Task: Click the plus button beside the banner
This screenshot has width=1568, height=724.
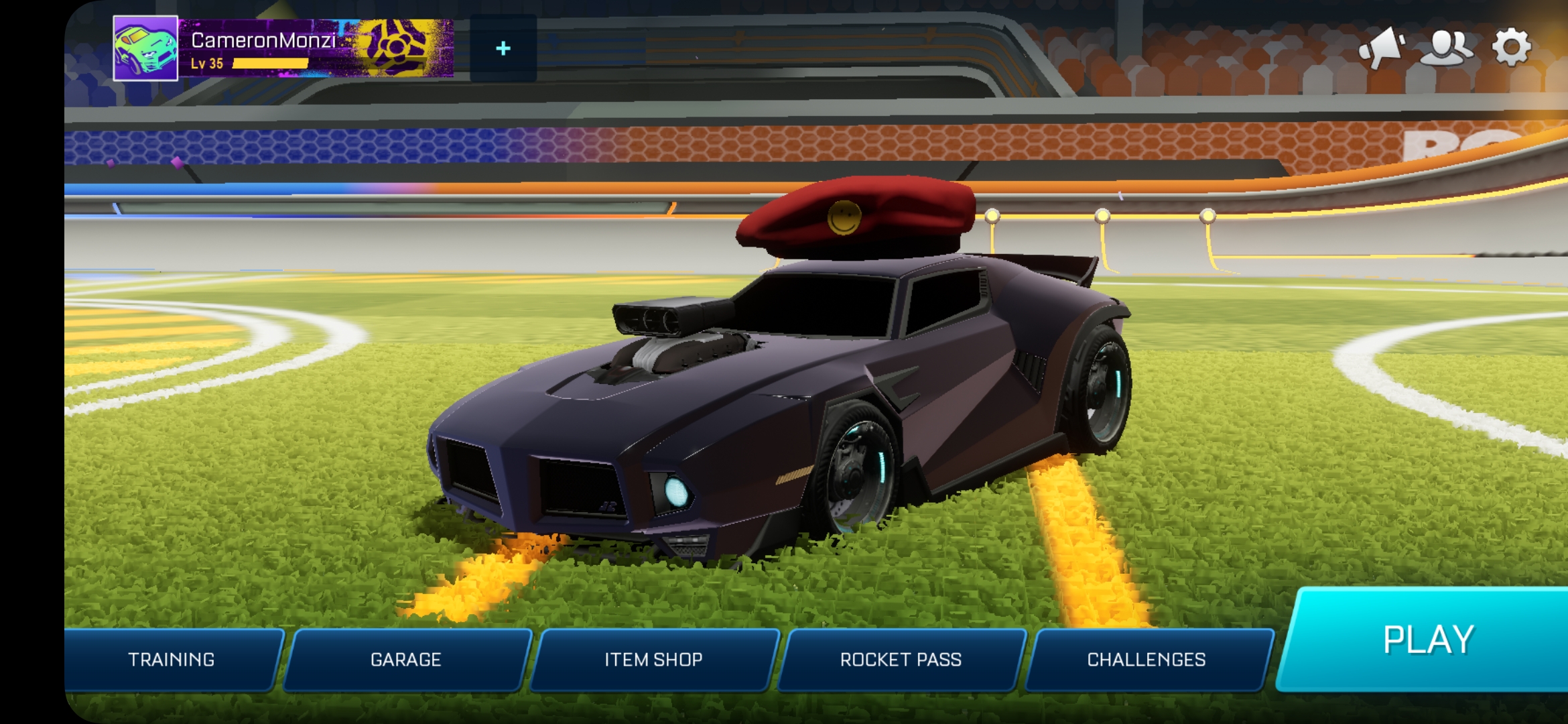Action: [503, 48]
